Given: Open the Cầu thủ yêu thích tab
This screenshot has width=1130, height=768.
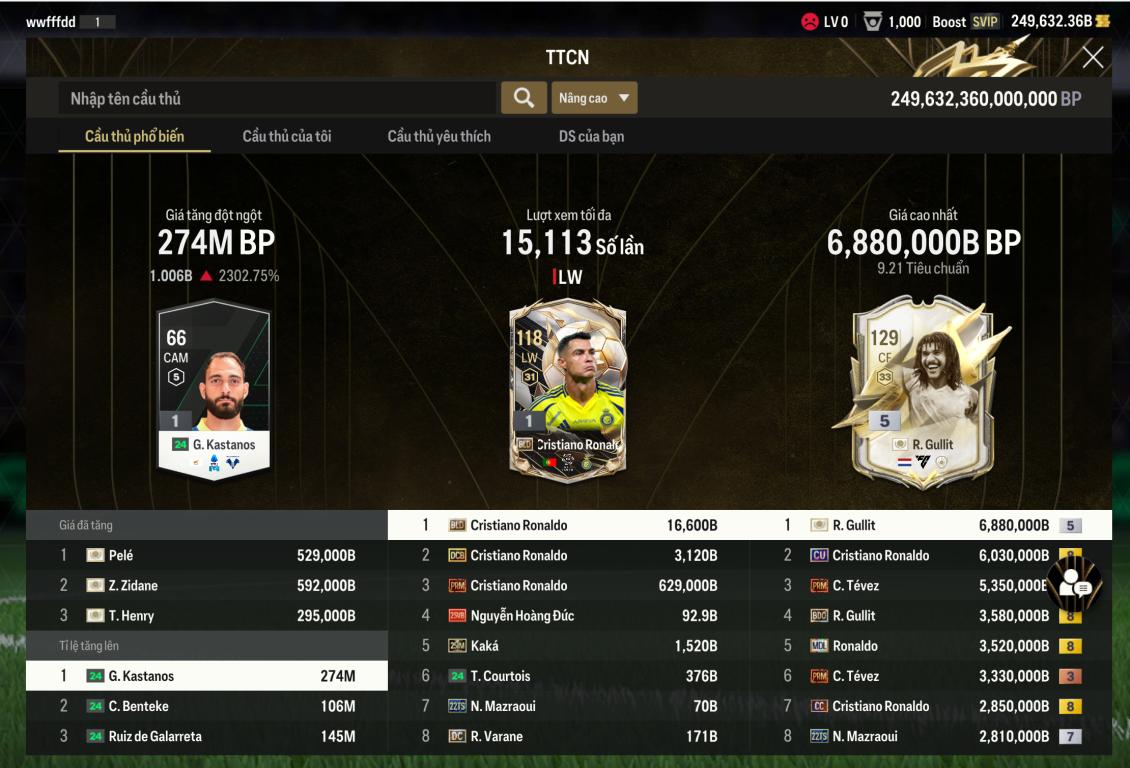Looking at the screenshot, I should click(439, 136).
